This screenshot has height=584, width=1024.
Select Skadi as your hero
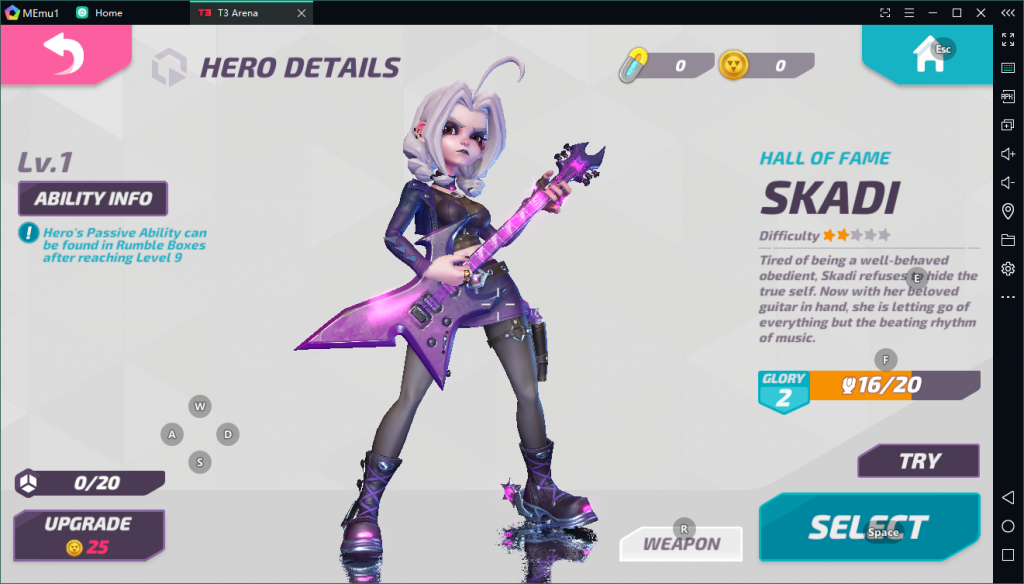tap(868, 527)
